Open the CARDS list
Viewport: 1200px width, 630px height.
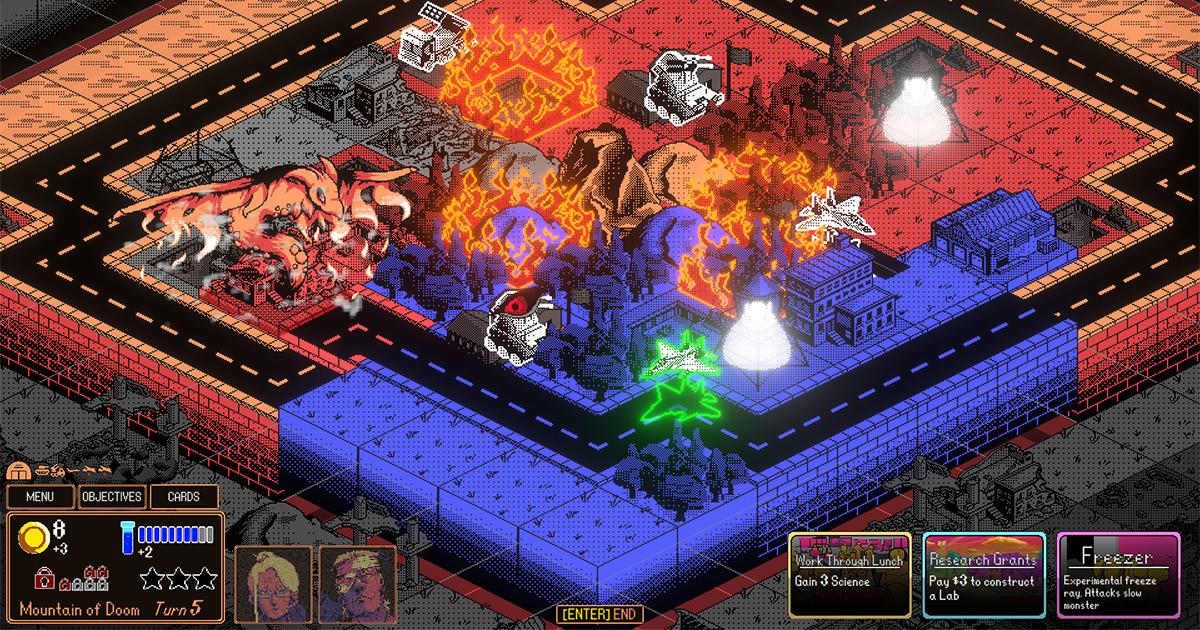(184, 497)
